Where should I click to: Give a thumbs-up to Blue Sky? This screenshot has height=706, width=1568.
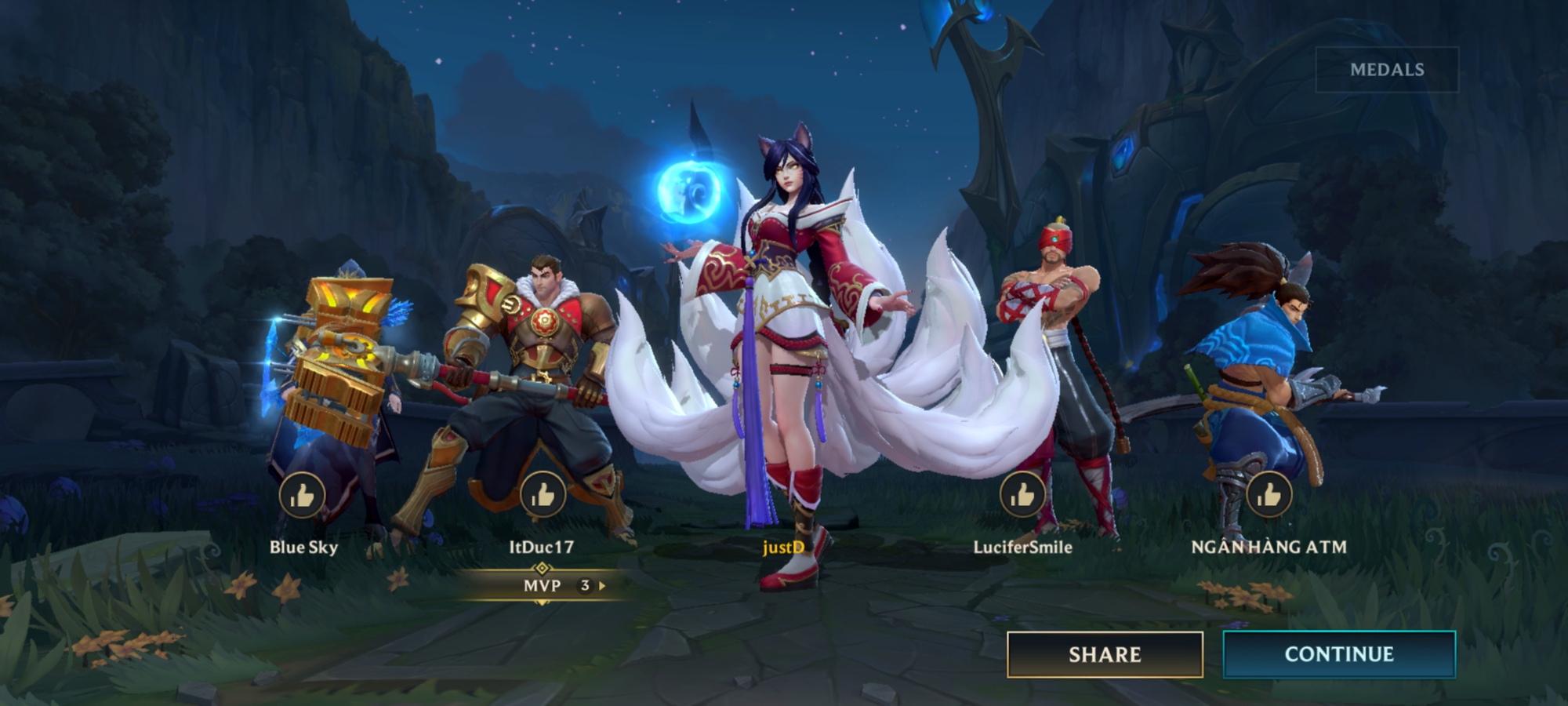coord(302,495)
